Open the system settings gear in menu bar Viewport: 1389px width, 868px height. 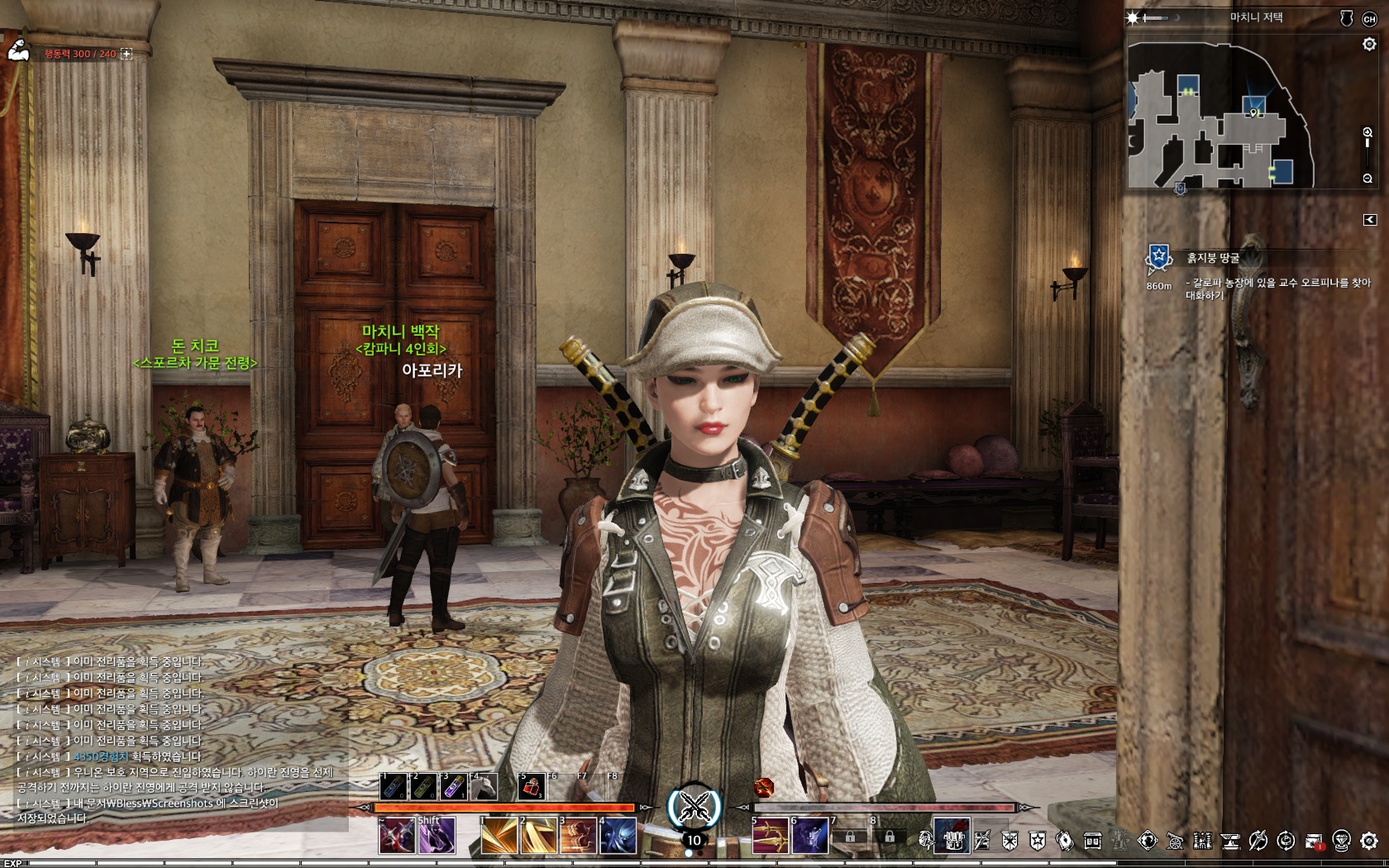[1369, 842]
